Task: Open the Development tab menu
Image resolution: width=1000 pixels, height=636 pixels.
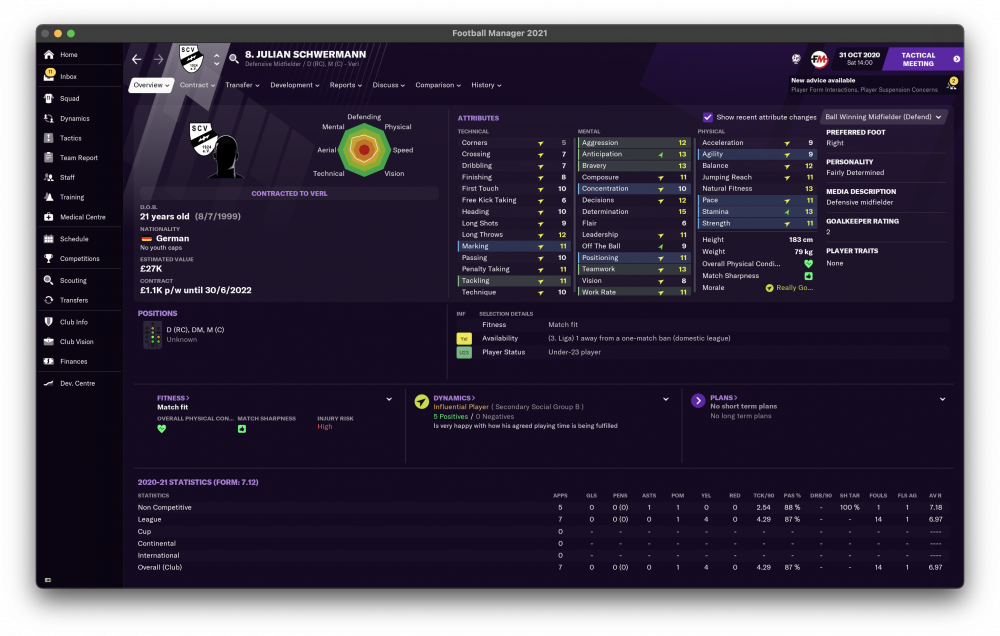Action: (x=294, y=85)
